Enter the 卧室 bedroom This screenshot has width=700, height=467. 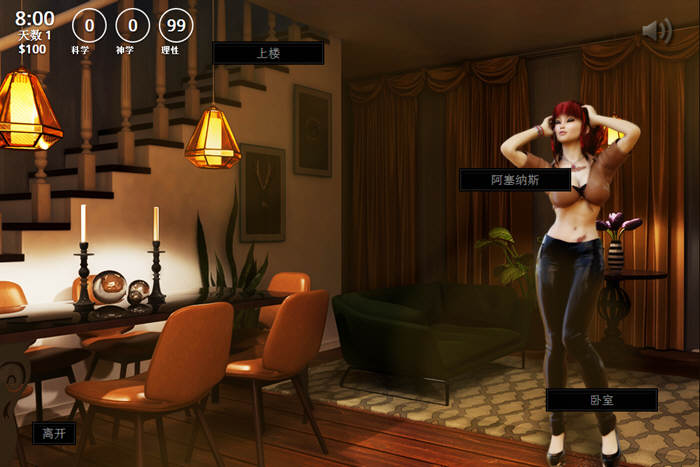coord(601,400)
